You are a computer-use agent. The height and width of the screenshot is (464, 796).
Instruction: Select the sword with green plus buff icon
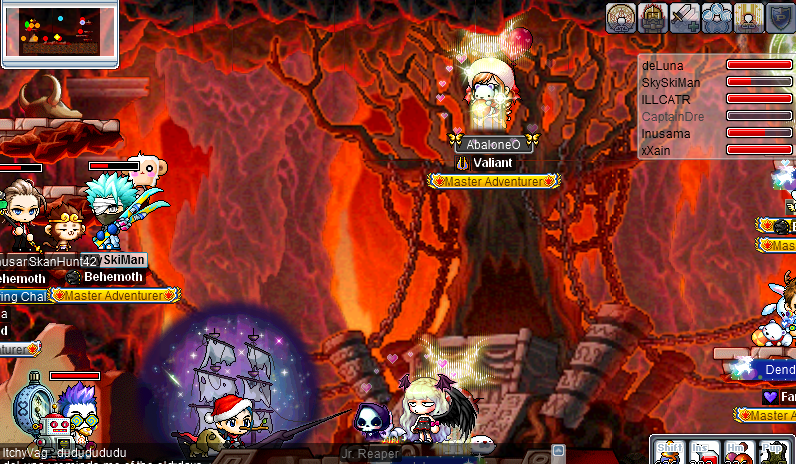pyautogui.click(x=685, y=17)
